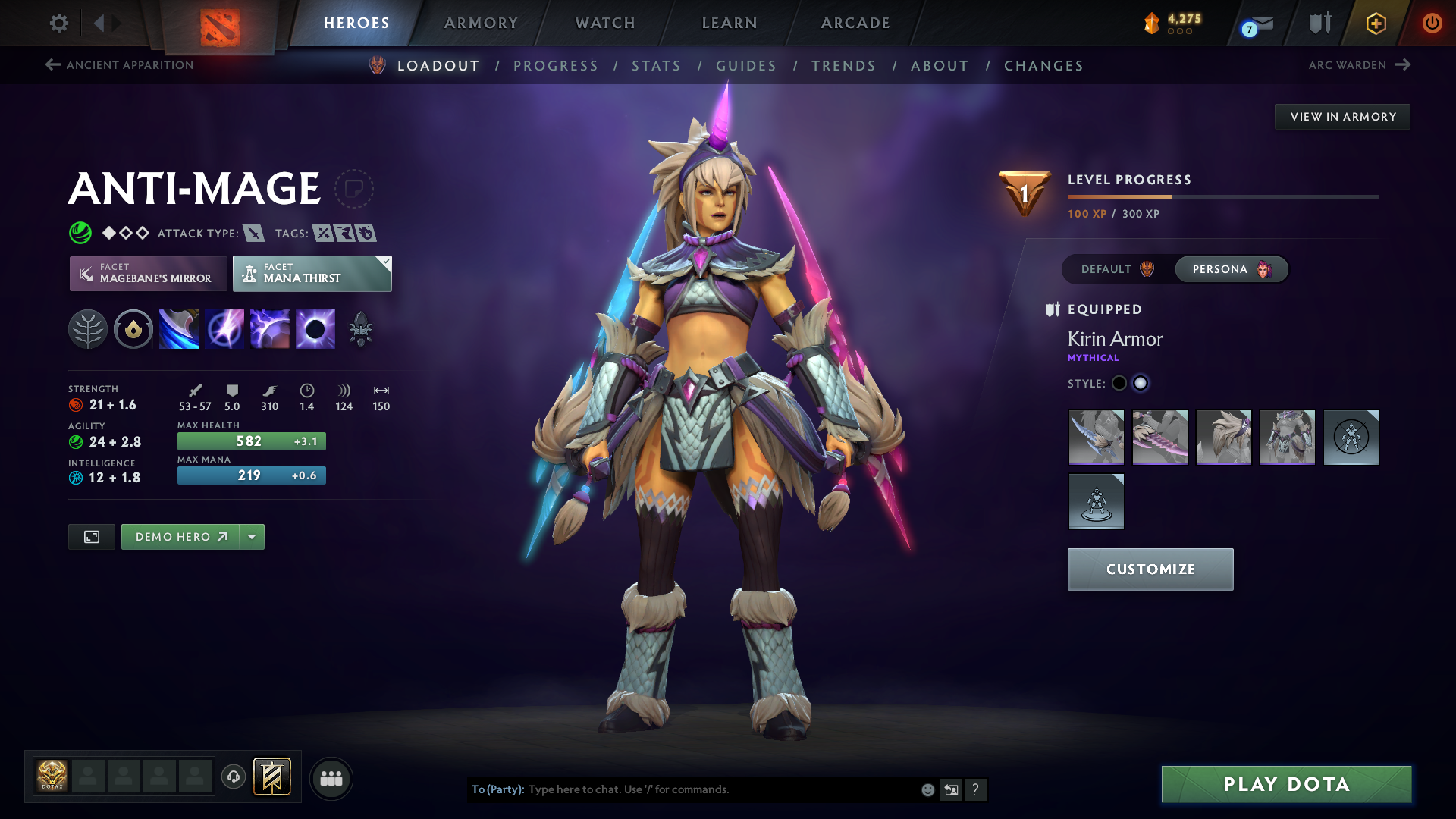Click VIEW IN ARMORY

1342,116
